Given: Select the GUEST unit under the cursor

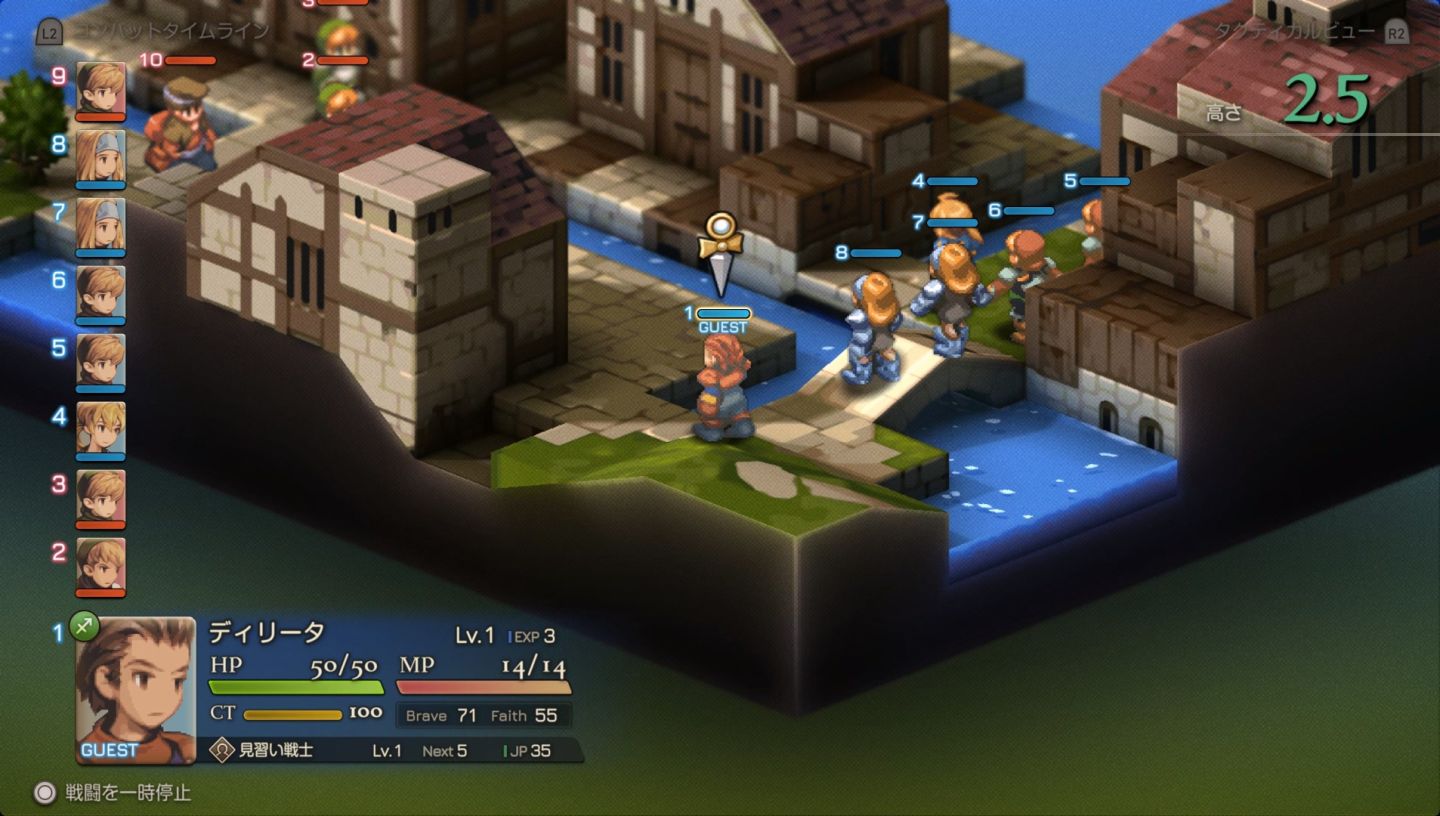Looking at the screenshot, I should [722, 390].
